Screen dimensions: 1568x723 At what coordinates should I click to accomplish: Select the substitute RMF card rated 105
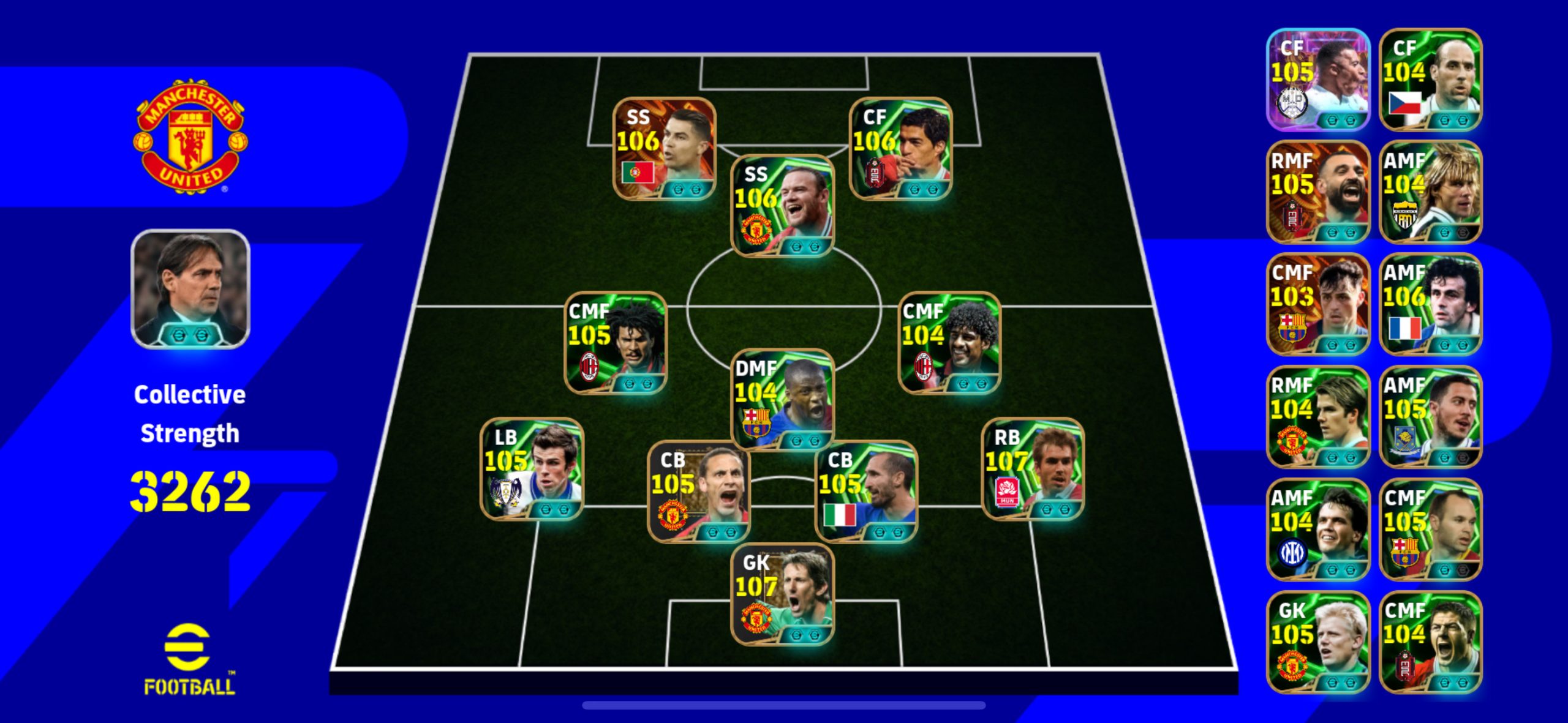1317,192
